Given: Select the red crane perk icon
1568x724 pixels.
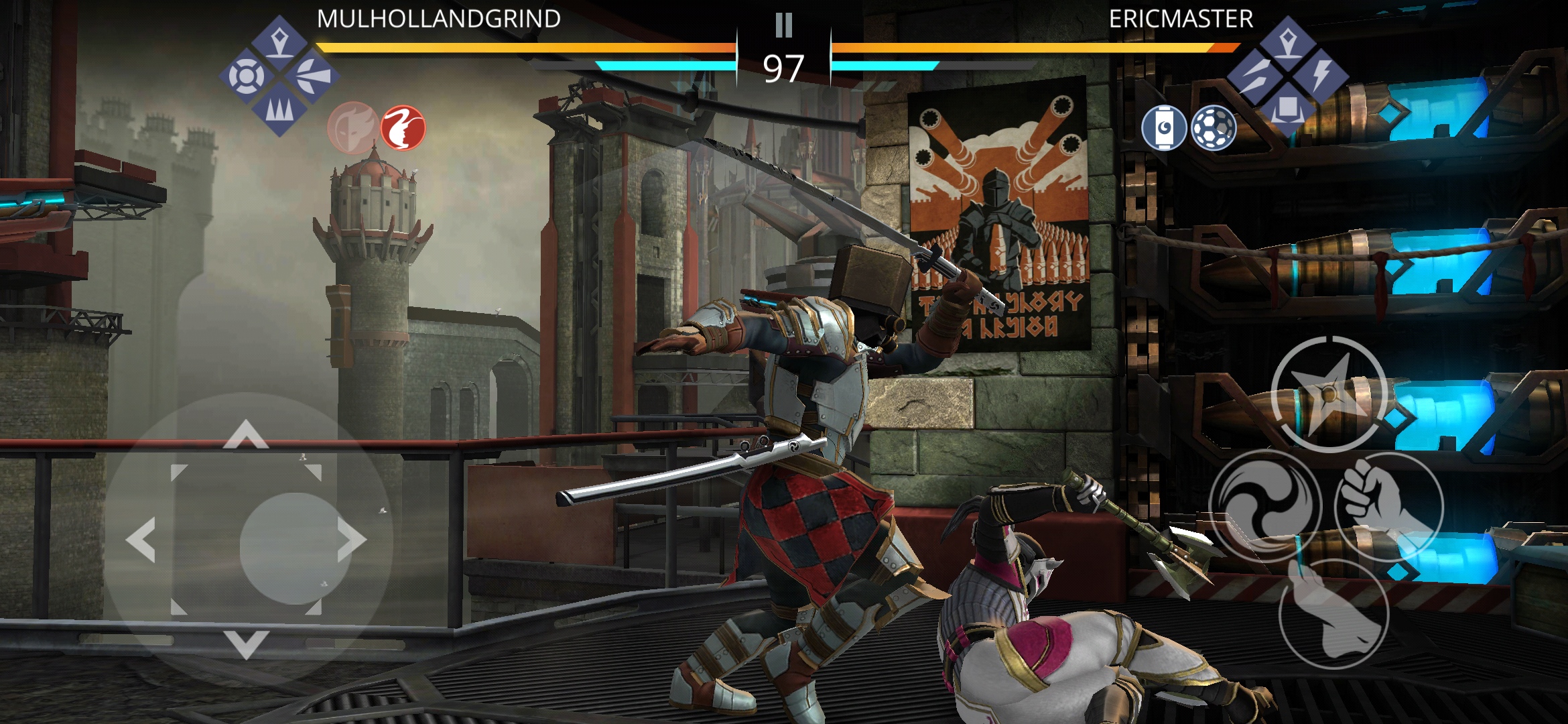Looking at the screenshot, I should click(x=403, y=127).
